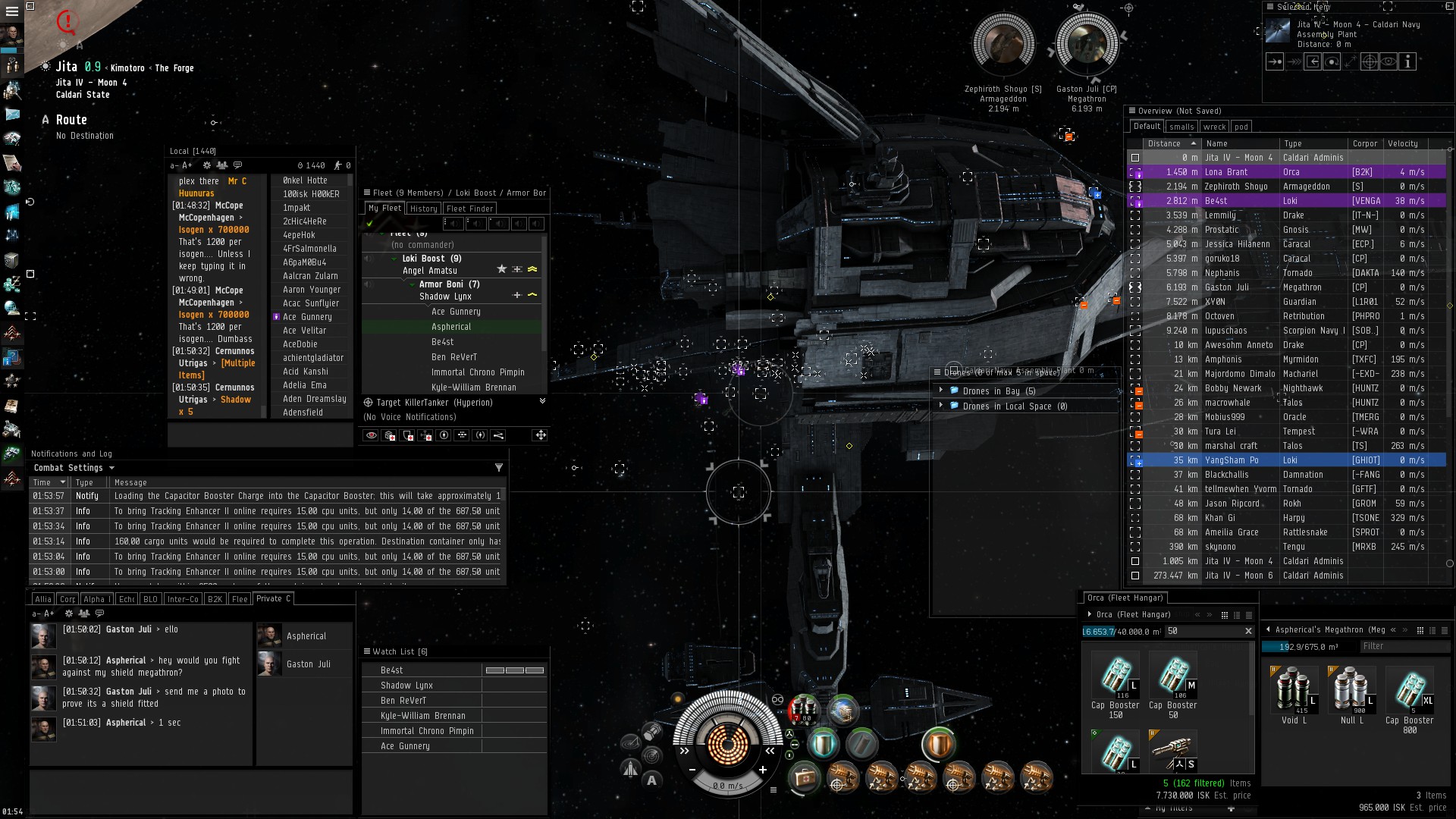Select Aspherical in the fleet list
Viewport: 1456px width, 819px height.
[x=451, y=327]
